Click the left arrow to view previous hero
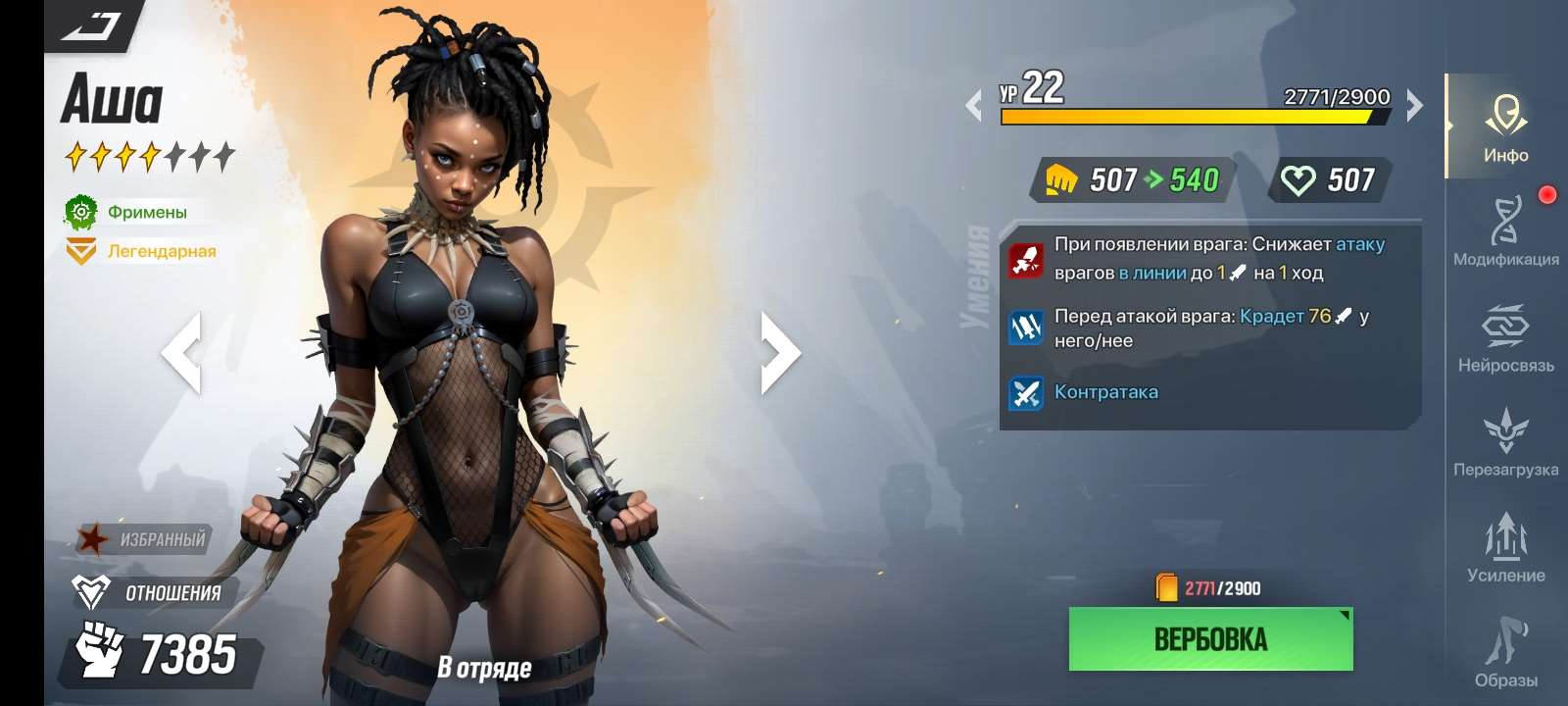 tap(186, 353)
